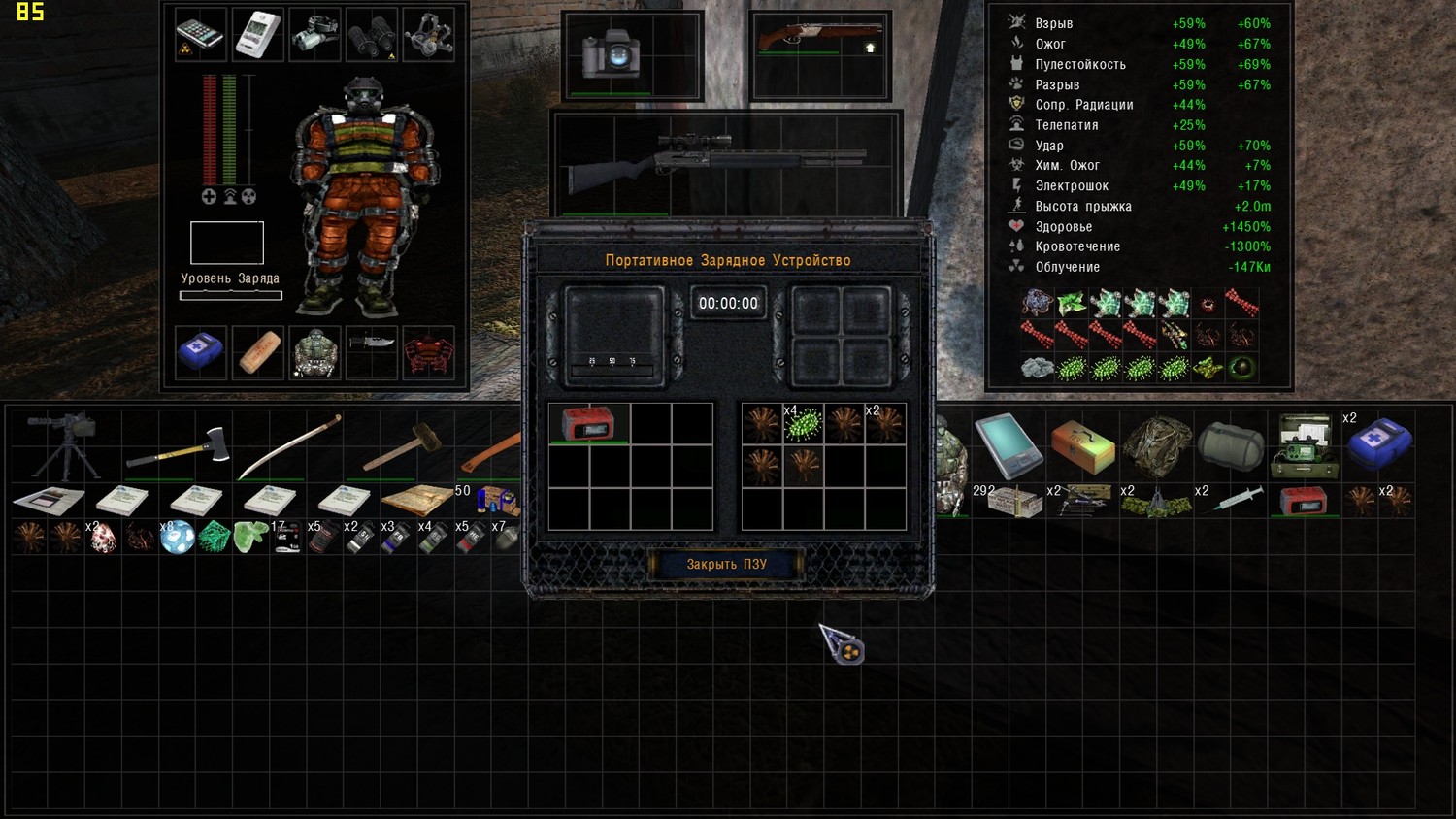The image size is (1456, 819).
Task: Select the smartphone device slot
Action: coord(201,35)
